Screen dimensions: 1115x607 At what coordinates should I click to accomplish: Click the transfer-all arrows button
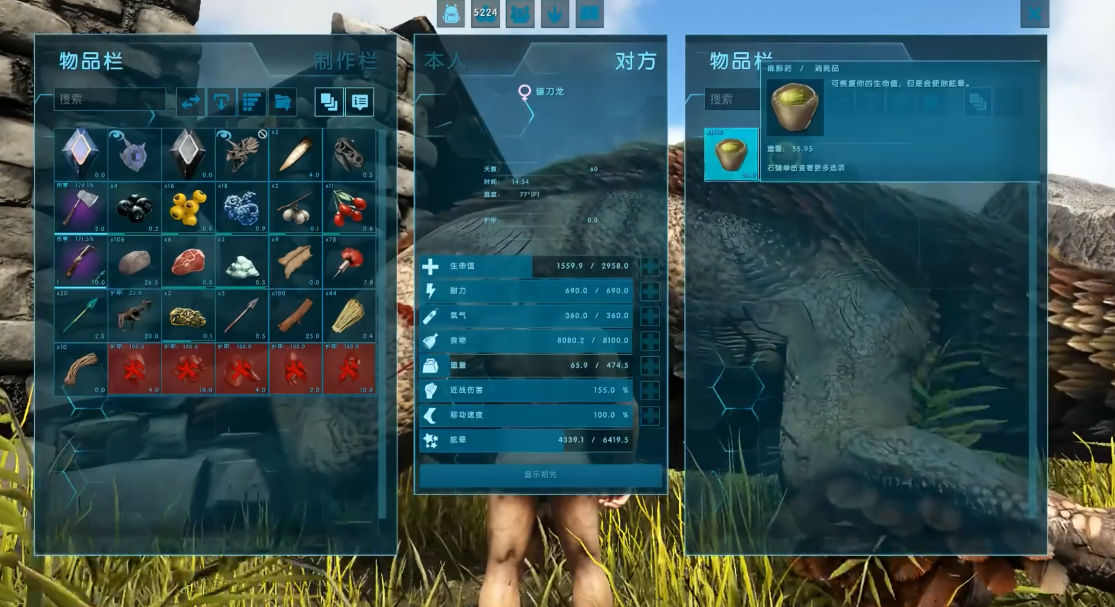tap(191, 101)
